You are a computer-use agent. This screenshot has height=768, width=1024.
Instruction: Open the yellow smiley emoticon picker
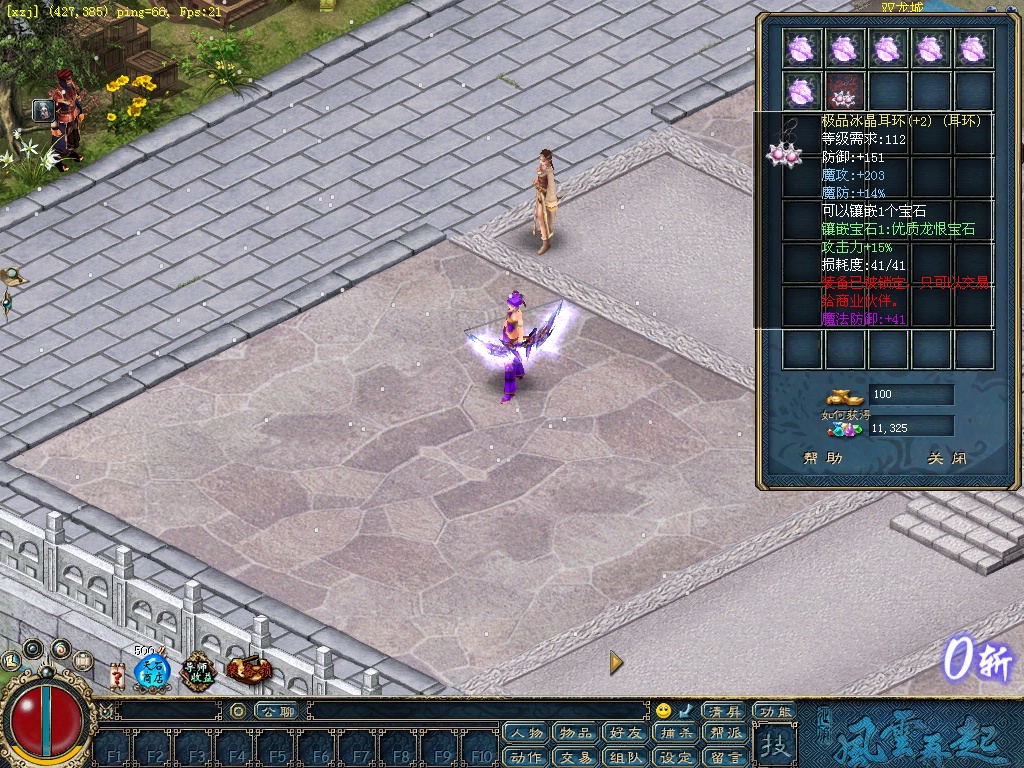tap(663, 711)
